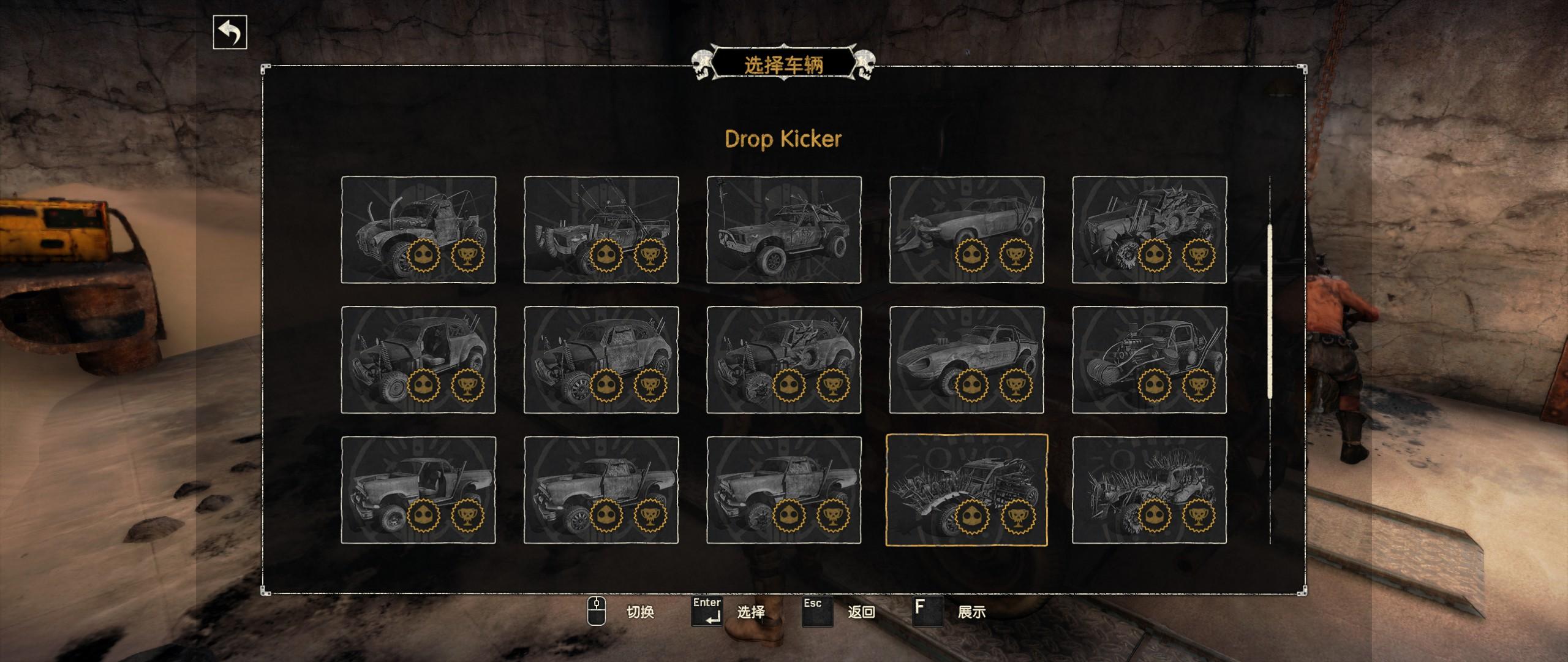Image resolution: width=1568 pixels, height=662 pixels.
Task: Select the exposed-engine hot rod with front roller
Action: 1149,360
